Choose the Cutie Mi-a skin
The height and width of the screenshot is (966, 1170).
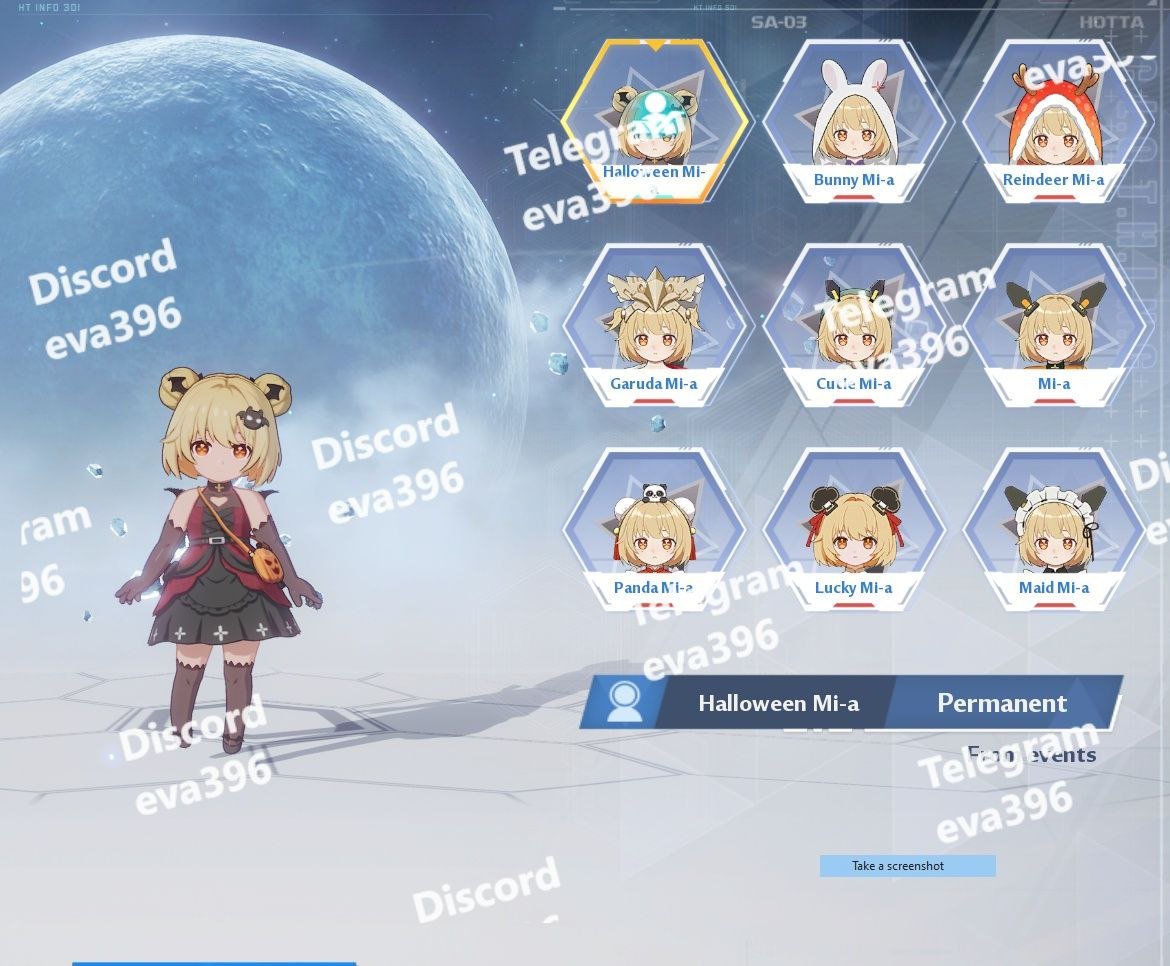click(x=853, y=326)
